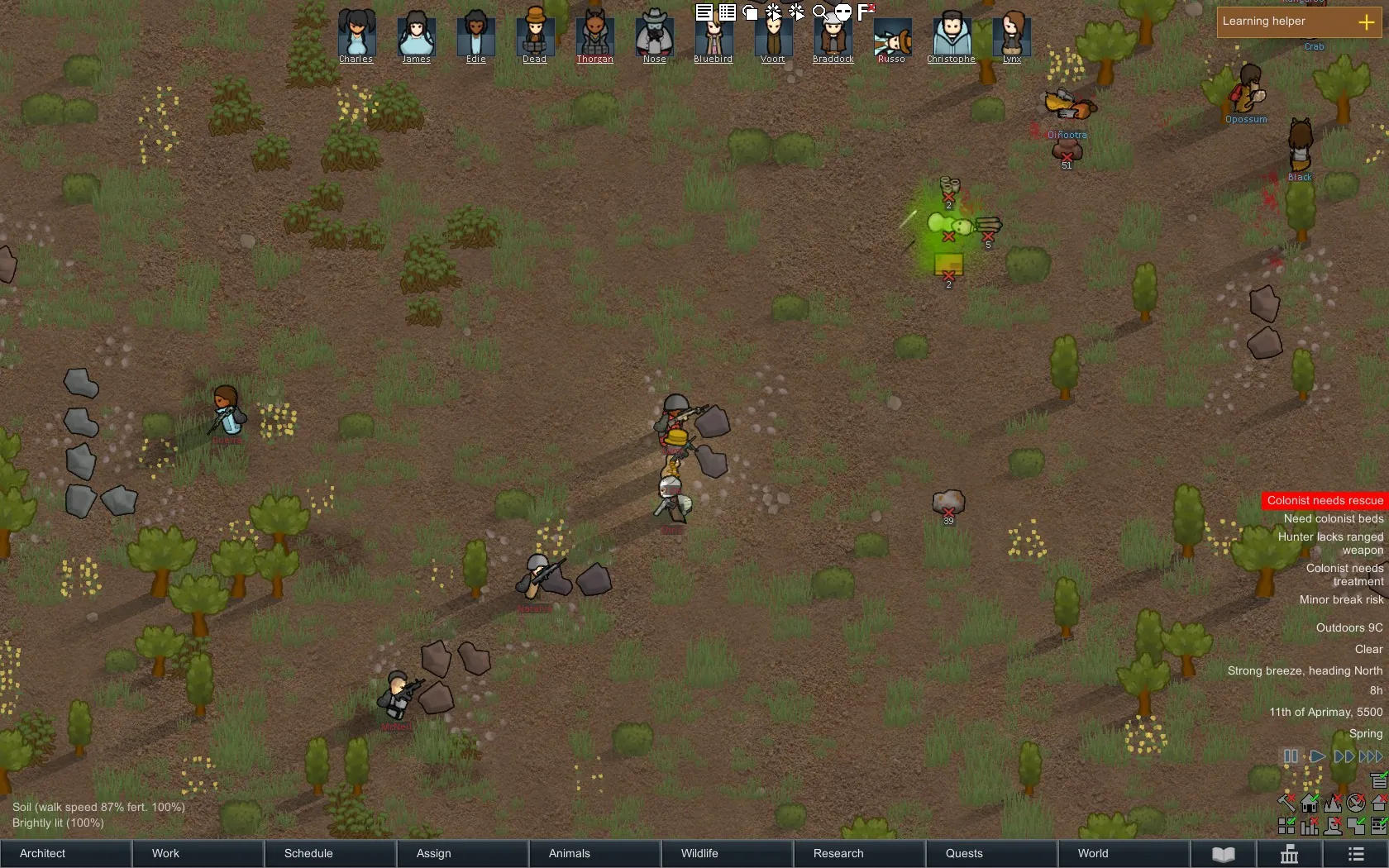This screenshot has height=868, width=1389.
Task: Expand the Learning helper panel
Action: pyautogui.click(x=1366, y=22)
